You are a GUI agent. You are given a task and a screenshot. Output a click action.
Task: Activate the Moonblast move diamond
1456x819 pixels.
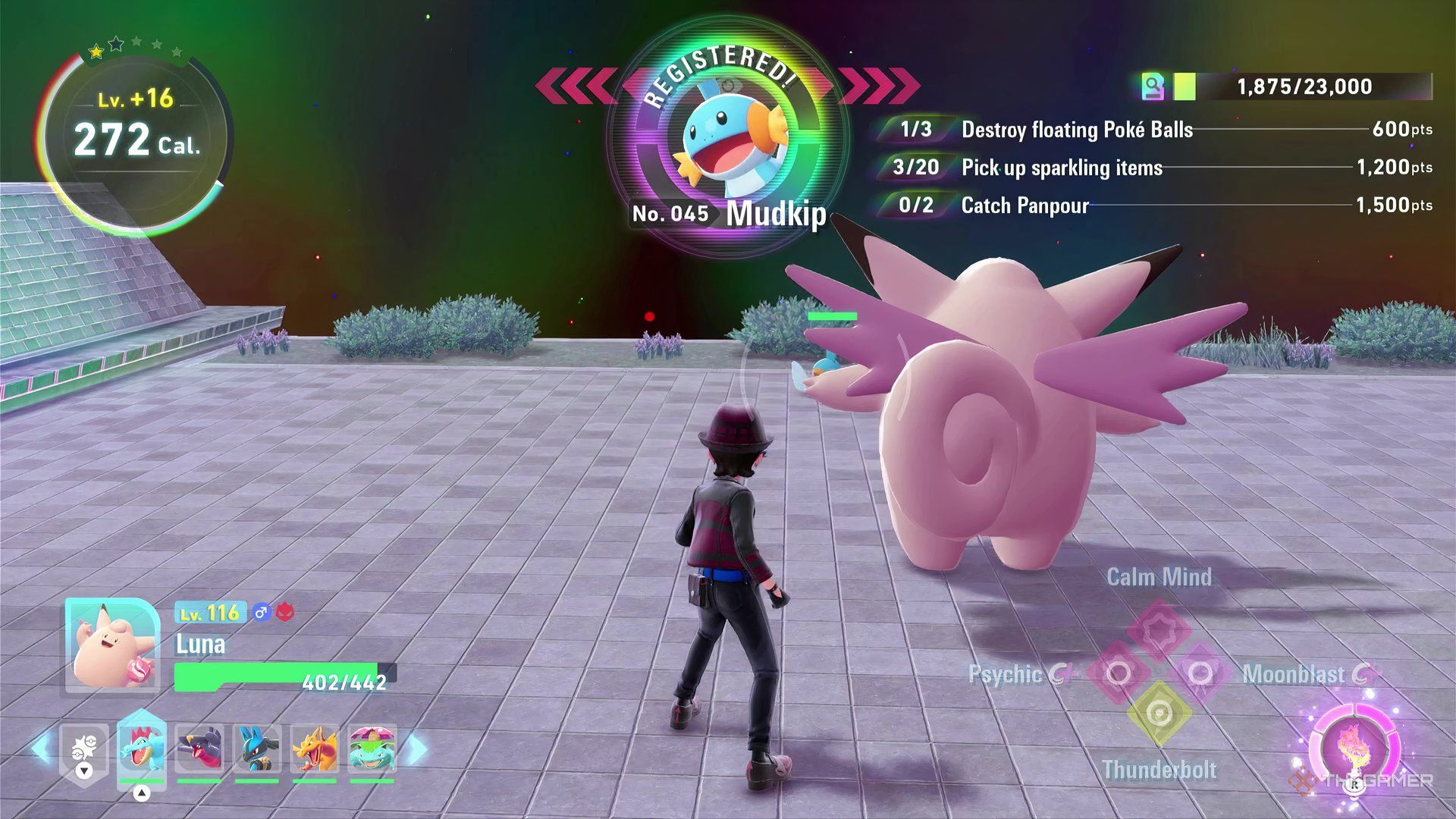click(1200, 673)
